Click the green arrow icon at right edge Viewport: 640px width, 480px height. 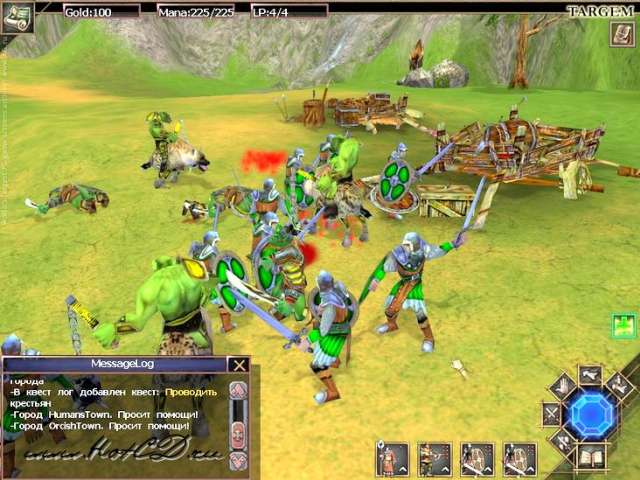tap(625, 325)
